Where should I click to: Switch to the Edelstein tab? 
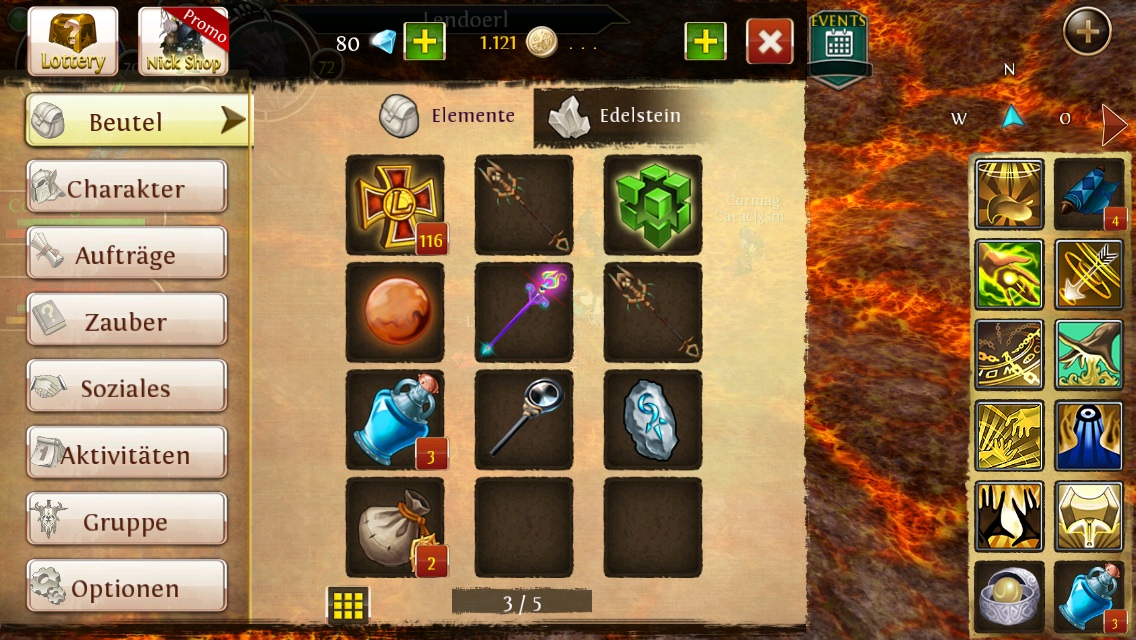(616, 117)
